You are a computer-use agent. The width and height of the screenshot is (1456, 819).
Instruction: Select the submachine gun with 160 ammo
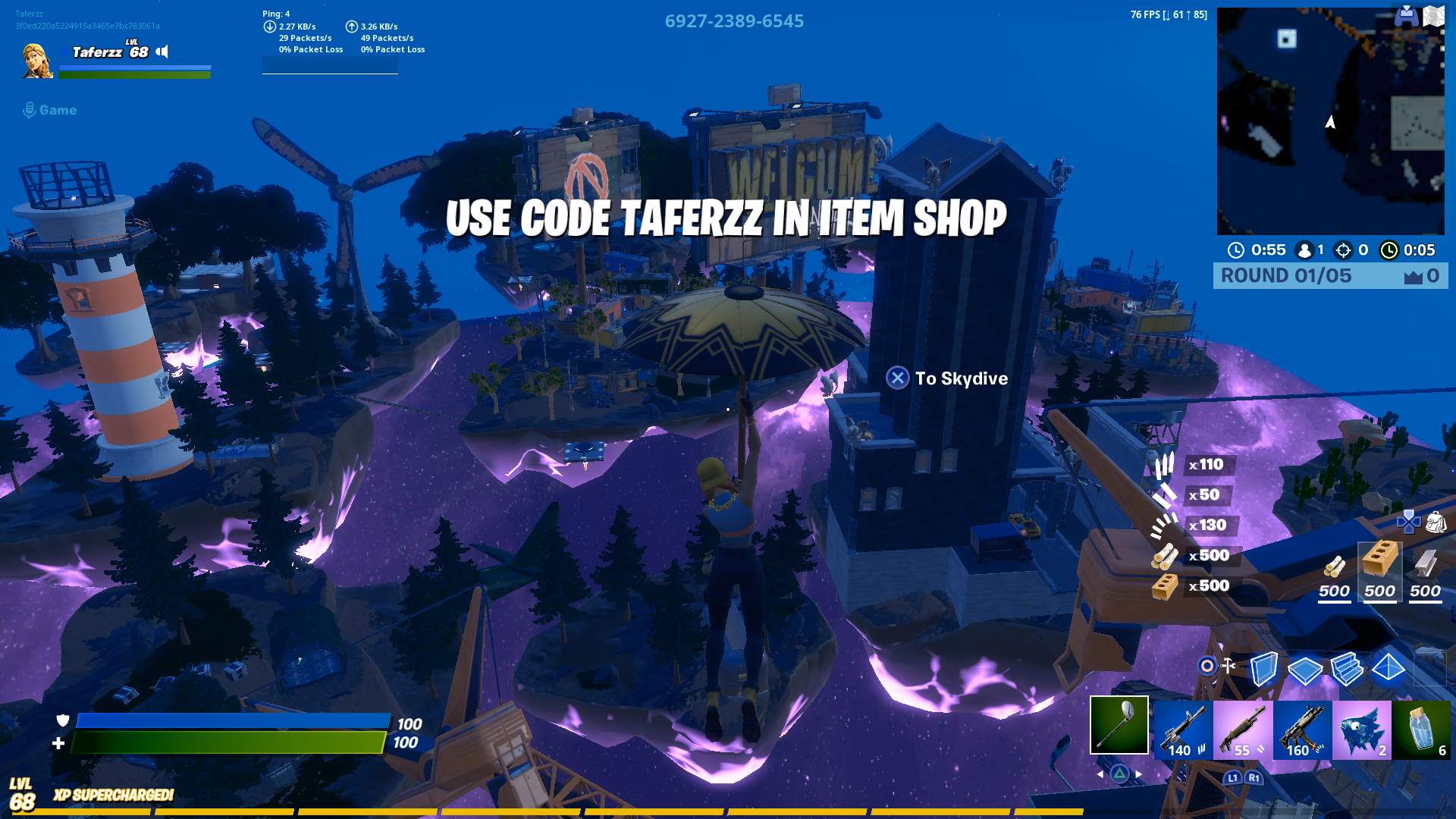pos(1302,730)
